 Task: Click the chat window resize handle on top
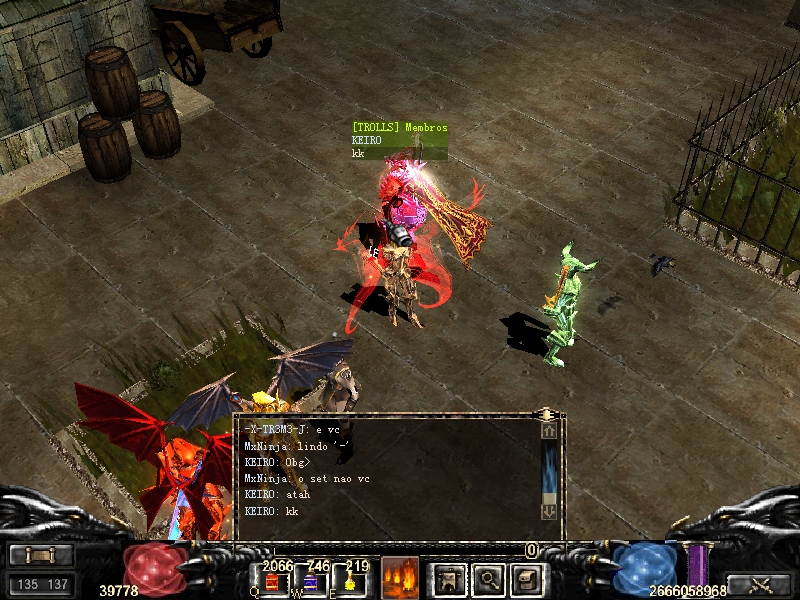click(x=546, y=413)
